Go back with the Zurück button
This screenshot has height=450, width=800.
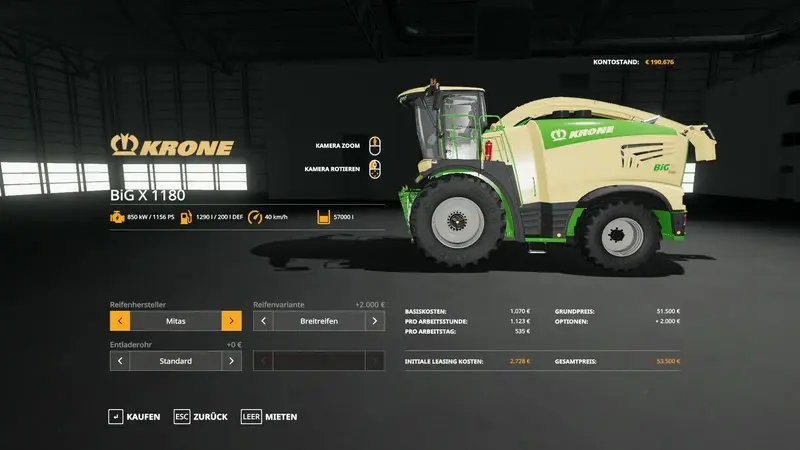coord(200,416)
